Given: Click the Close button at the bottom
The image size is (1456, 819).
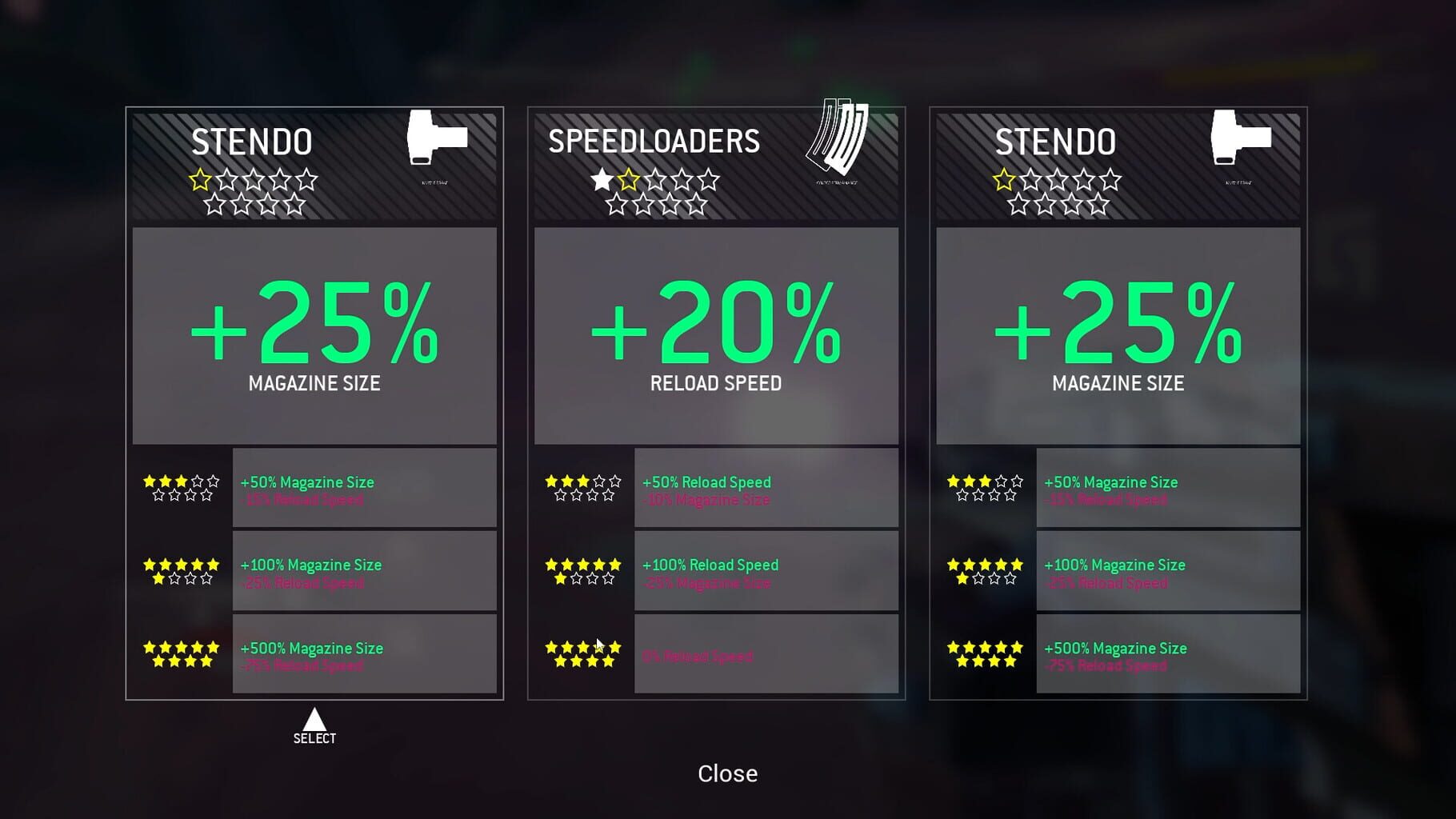Looking at the screenshot, I should [726, 773].
